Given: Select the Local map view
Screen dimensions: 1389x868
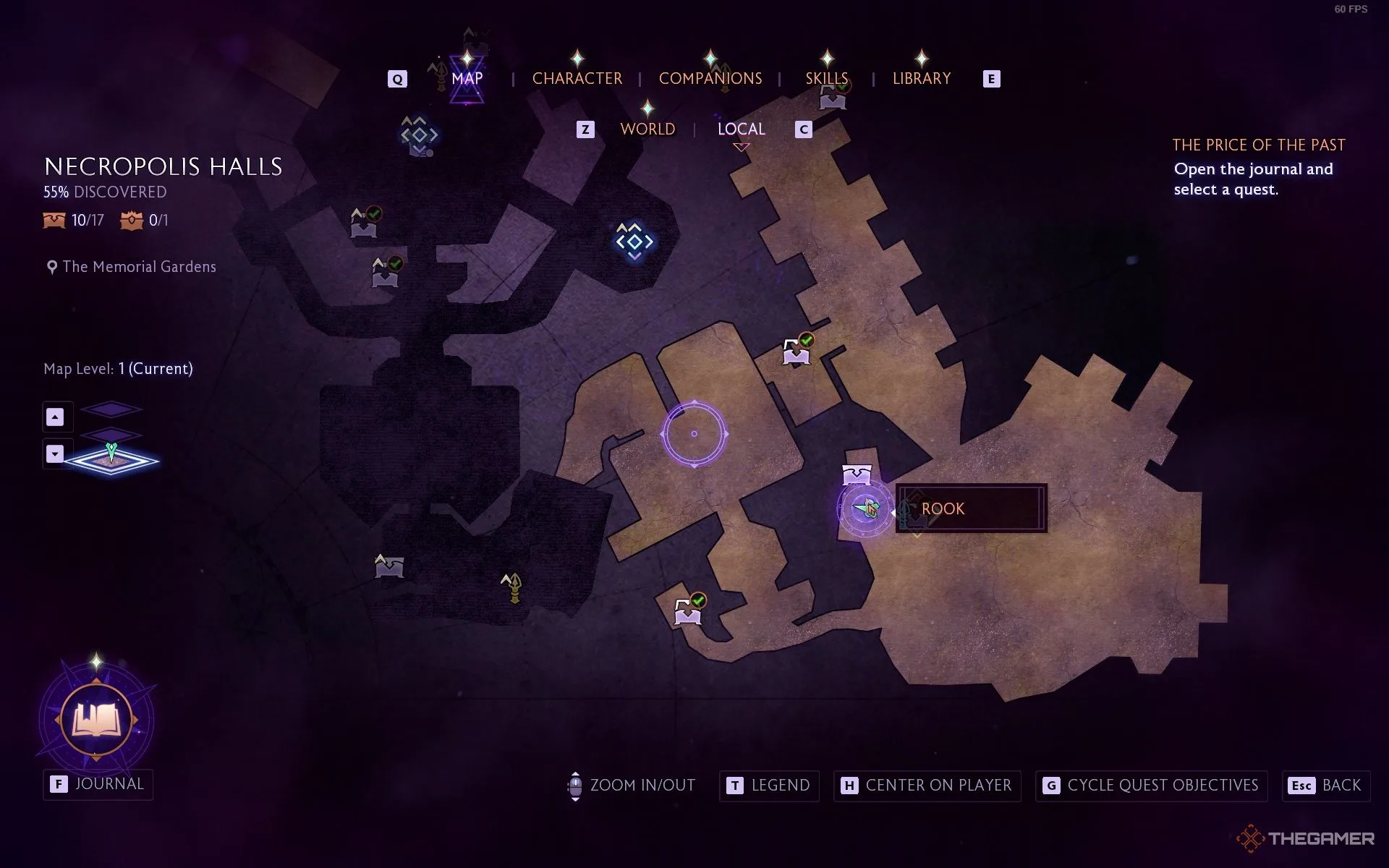Looking at the screenshot, I should [x=741, y=129].
